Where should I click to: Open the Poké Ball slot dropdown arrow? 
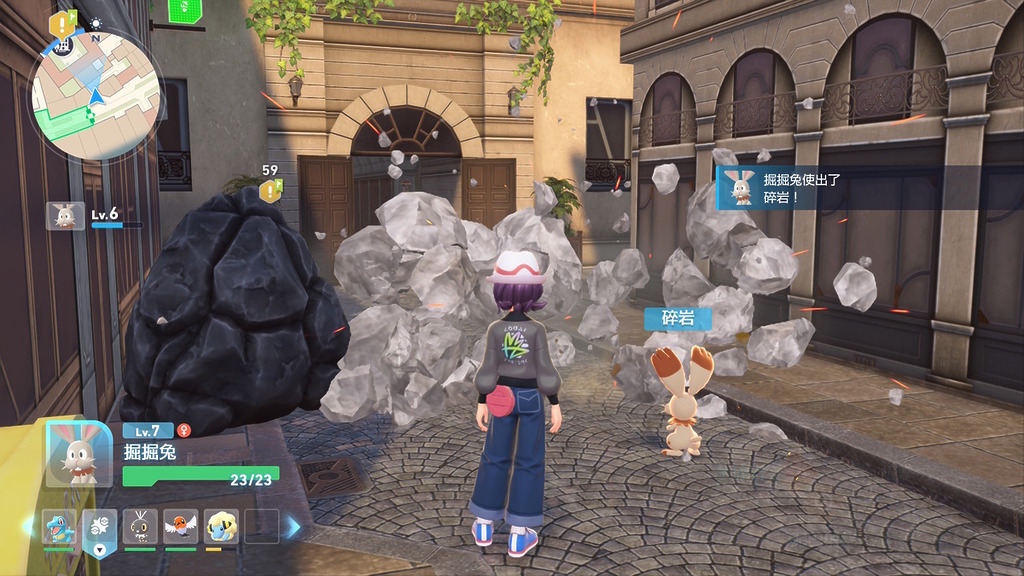(100, 548)
